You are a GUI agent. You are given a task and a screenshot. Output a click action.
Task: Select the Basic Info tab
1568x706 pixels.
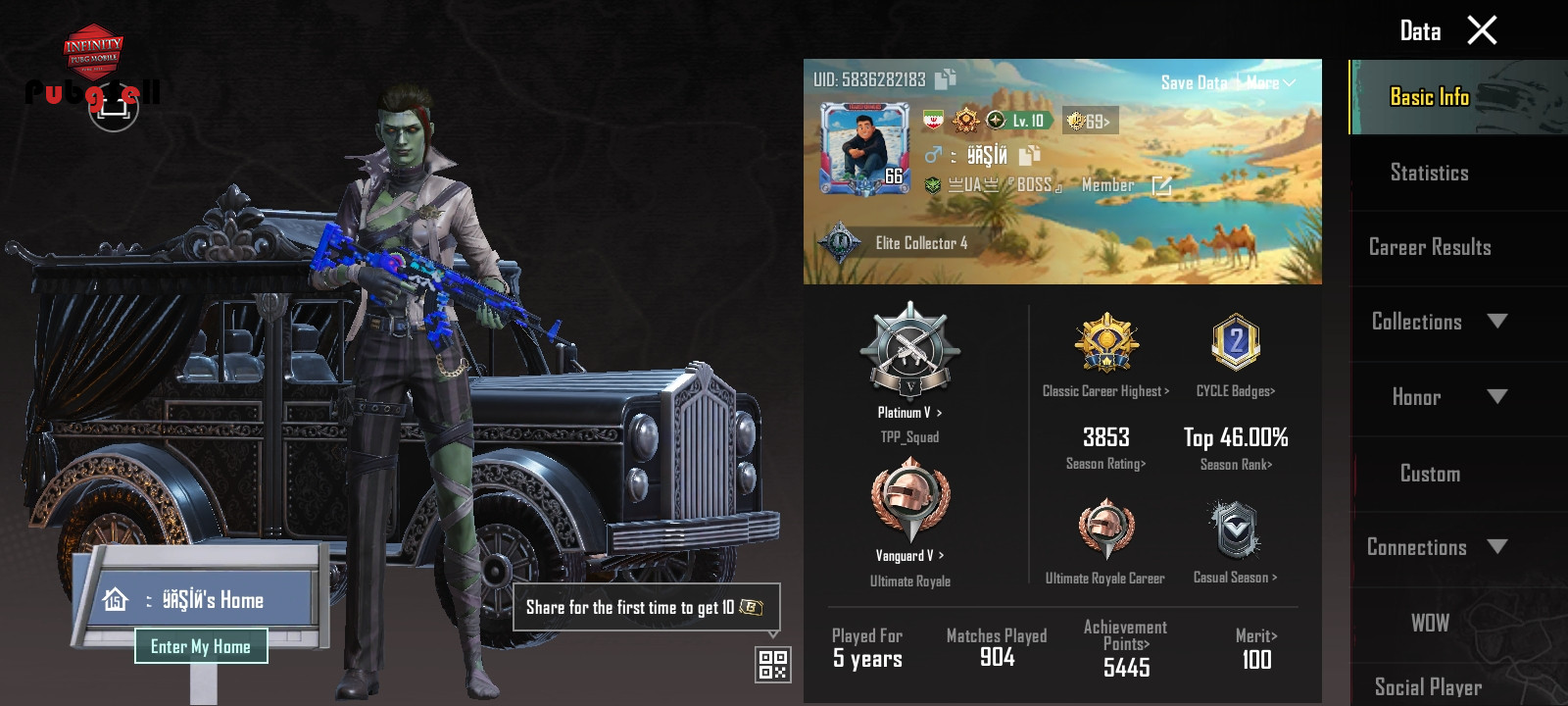click(x=1429, y=97)
